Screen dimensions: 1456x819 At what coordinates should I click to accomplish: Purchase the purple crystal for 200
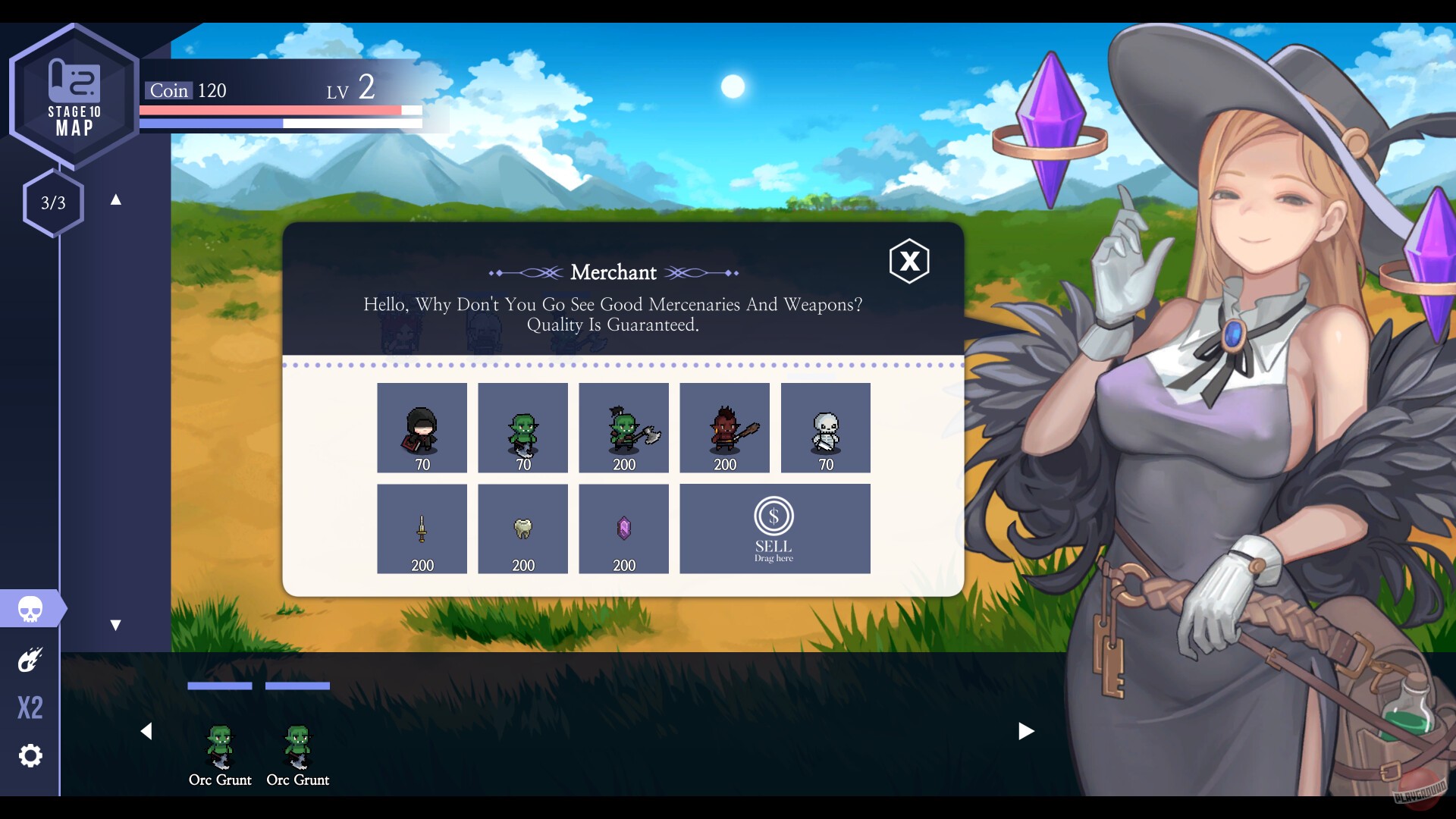click(x=623, y=529)
